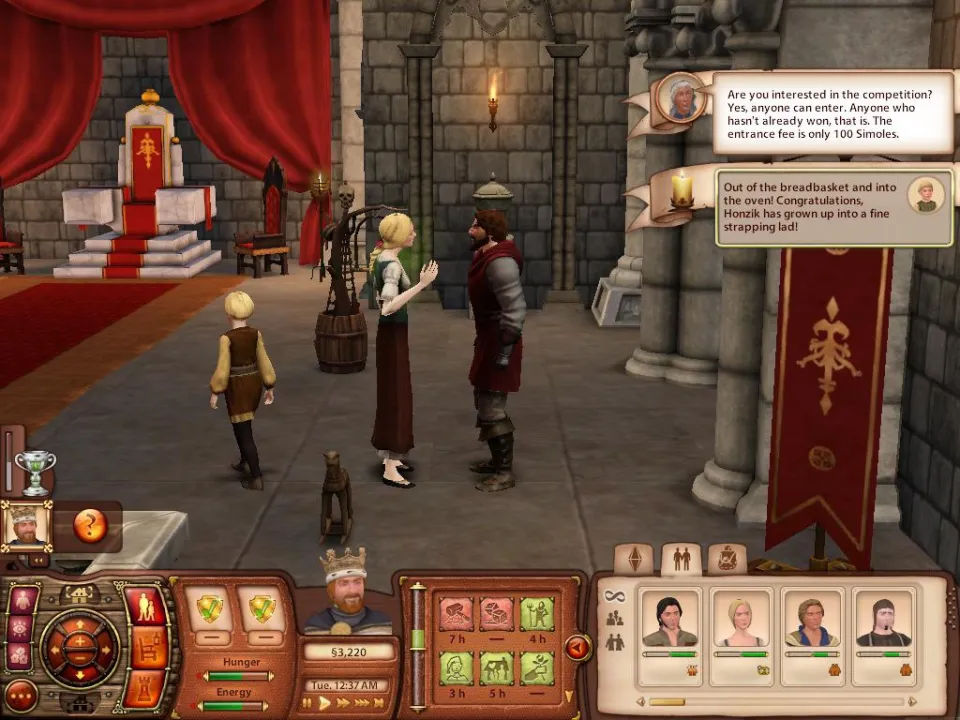Collapse the panel with the red arrow button
This screenshot has width=960, height=720.
pos(577,648)
